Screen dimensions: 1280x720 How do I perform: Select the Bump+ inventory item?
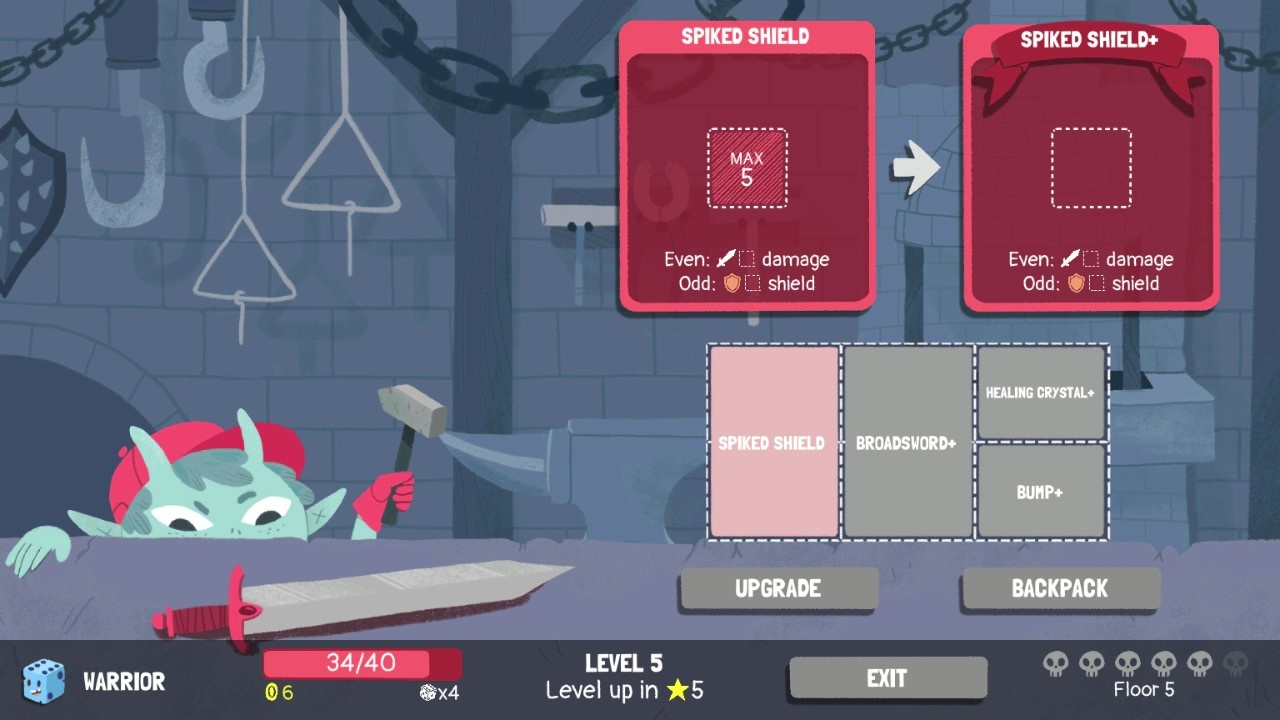[x=1041, y=491]
